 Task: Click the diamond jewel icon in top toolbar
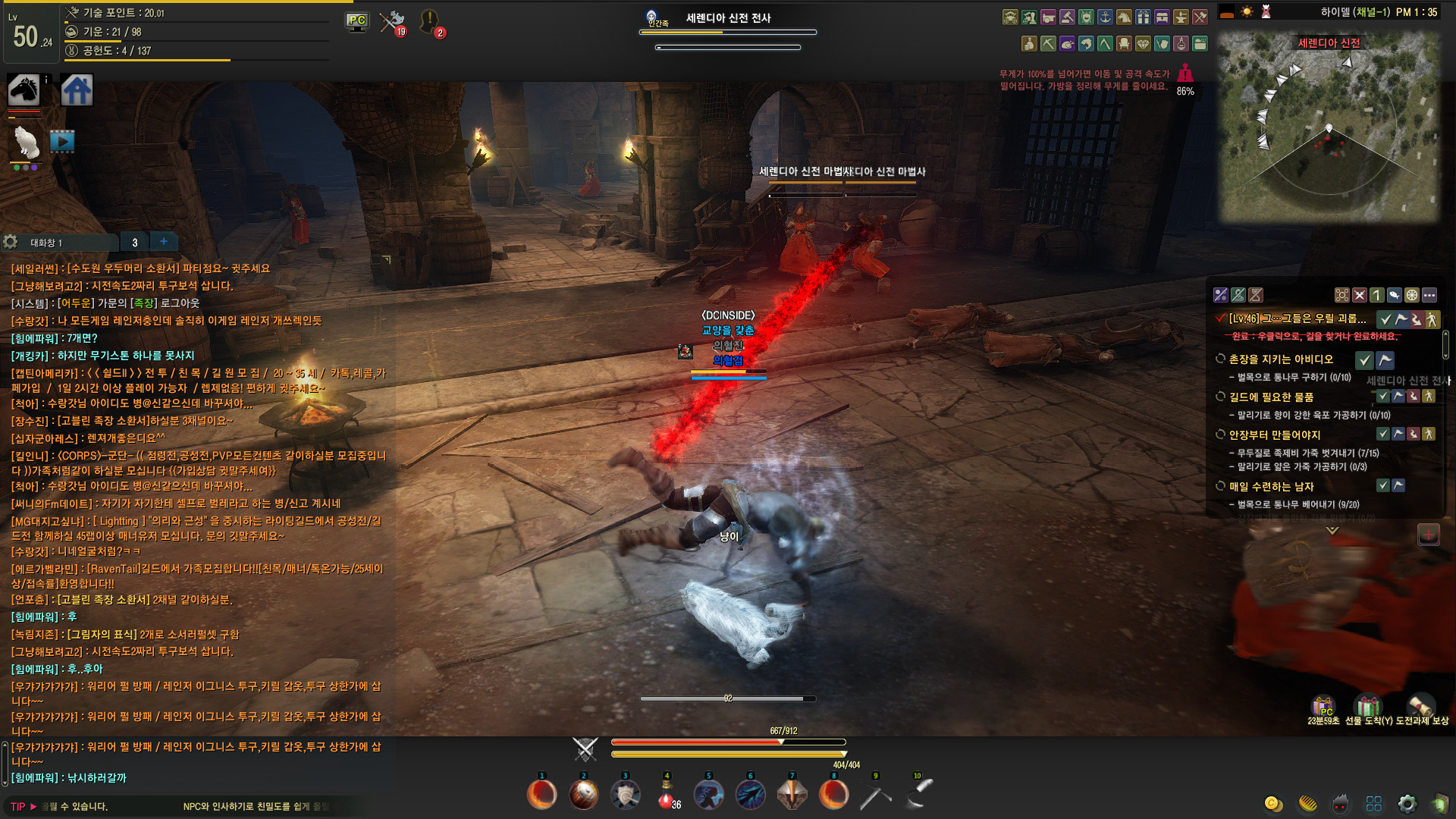(1143, 44)
